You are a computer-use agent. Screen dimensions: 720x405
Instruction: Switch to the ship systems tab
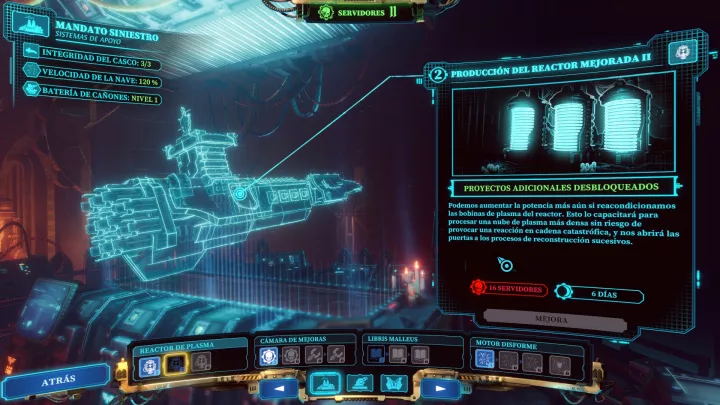click(323, 383)
